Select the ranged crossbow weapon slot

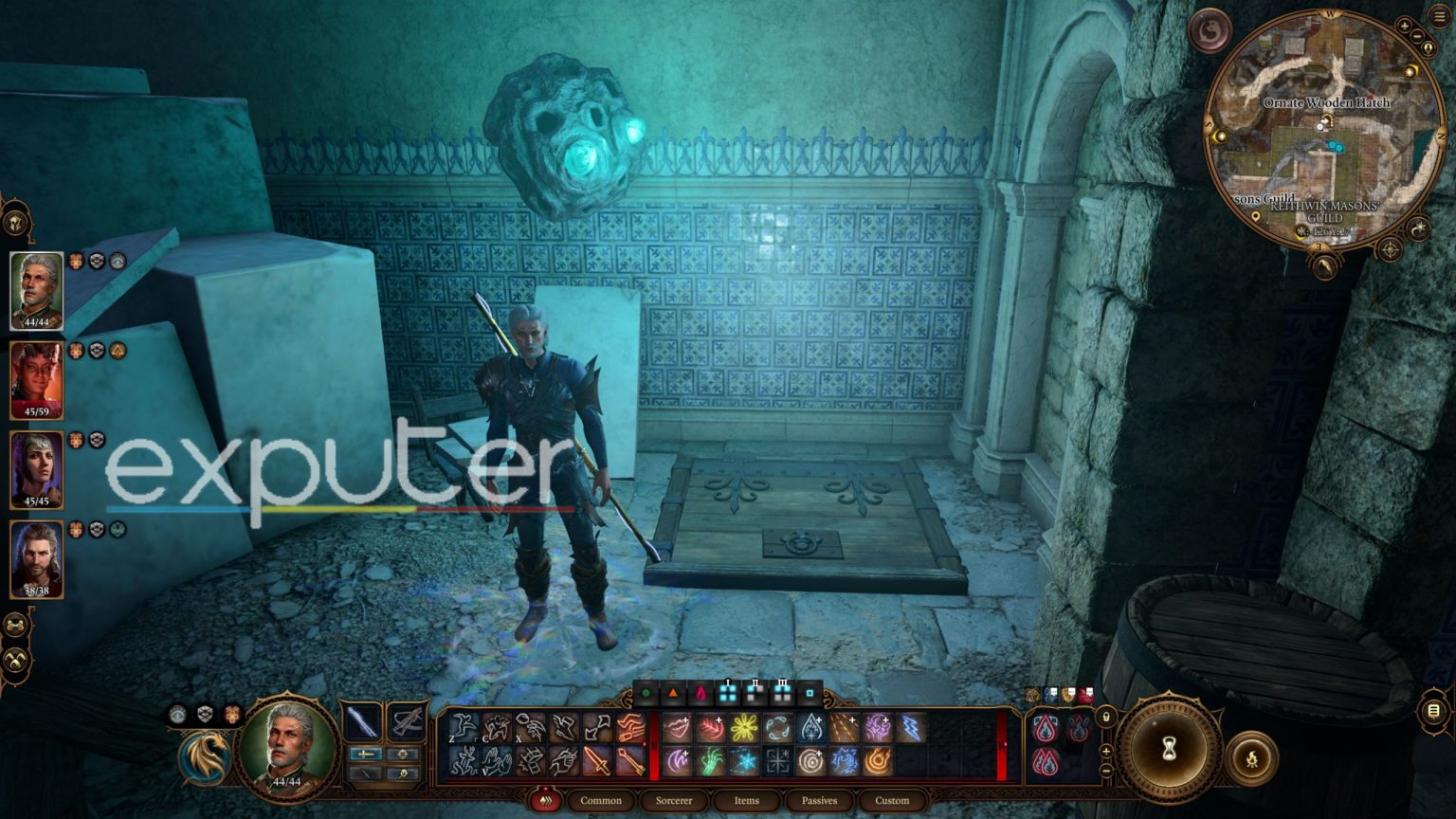coord(407,723)
